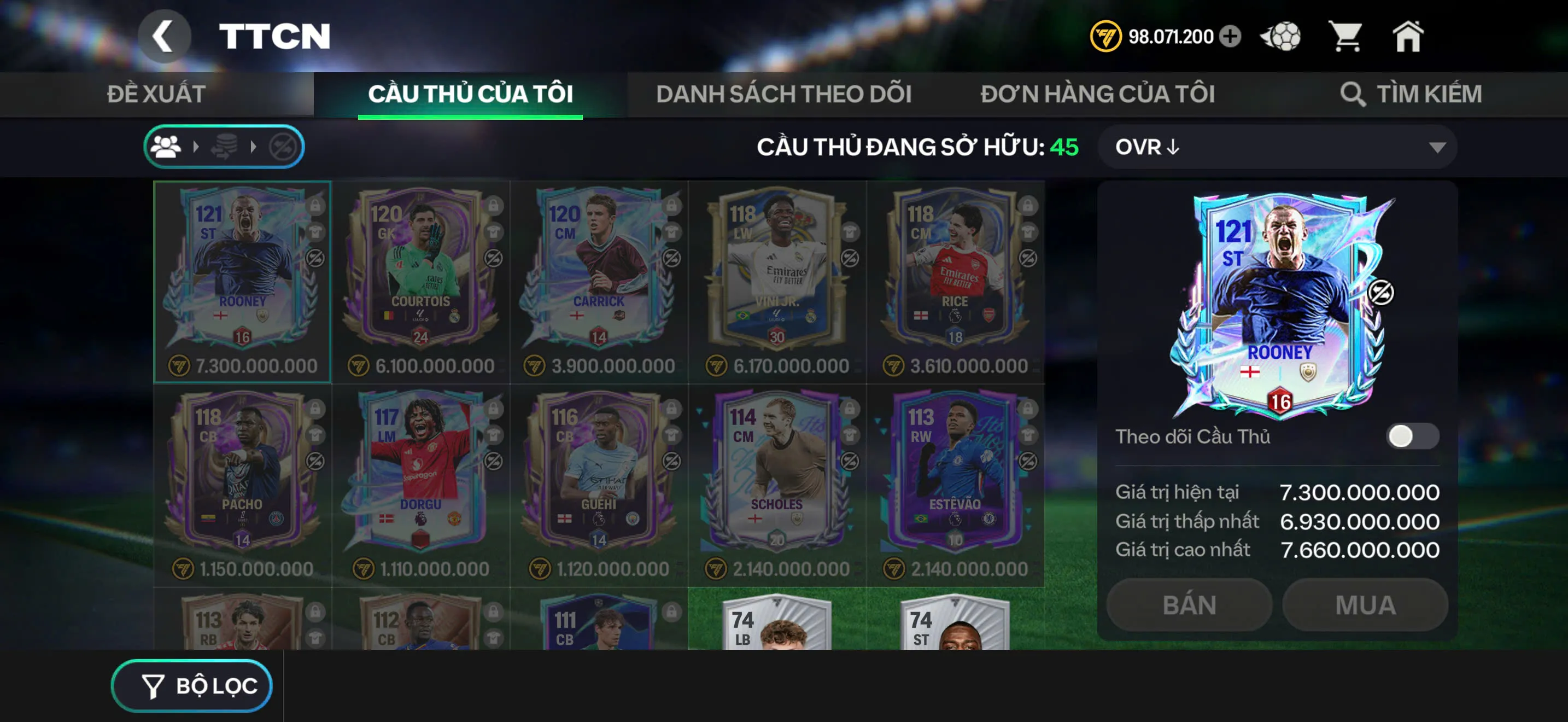This screenshot has width=1568, height=722.
Task: Open the OVR sorting dropdown
Action: (1276, 146)
